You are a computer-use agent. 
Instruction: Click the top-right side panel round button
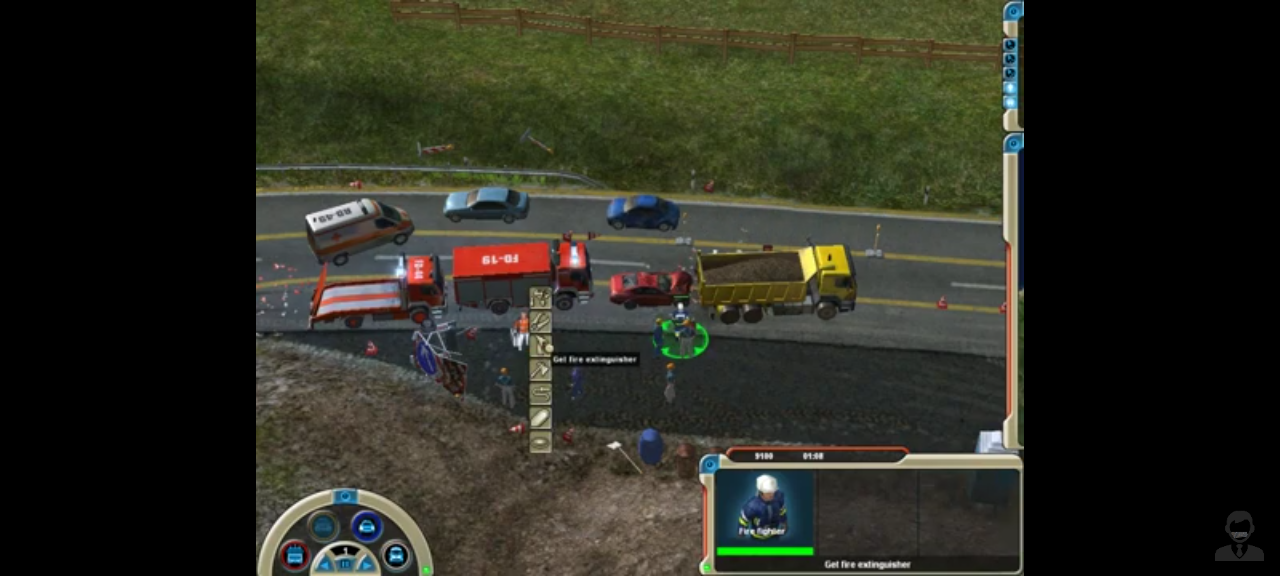point(1013,12)
